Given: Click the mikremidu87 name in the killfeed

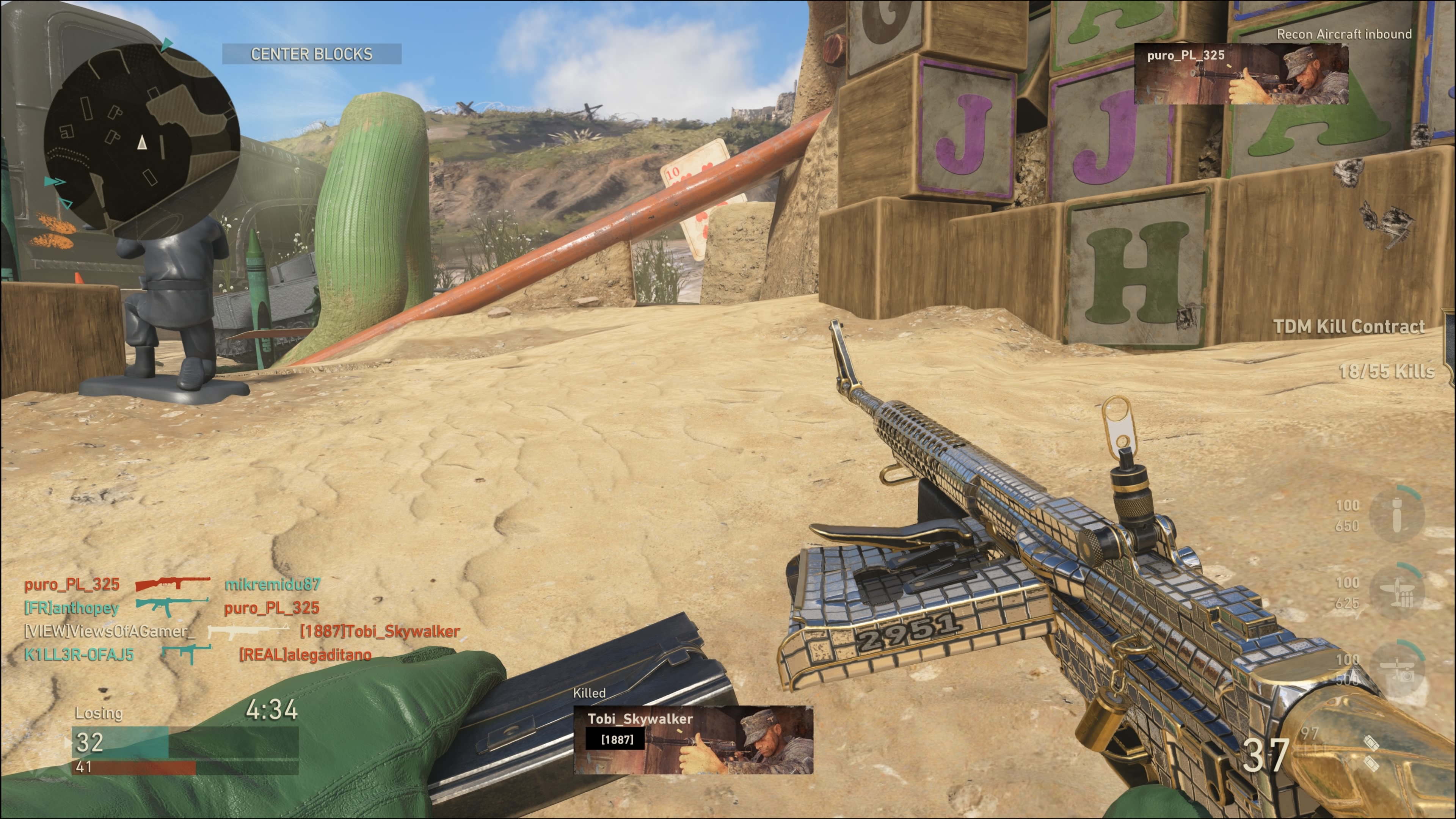Looking at the screenshot, I should [273, 584].
